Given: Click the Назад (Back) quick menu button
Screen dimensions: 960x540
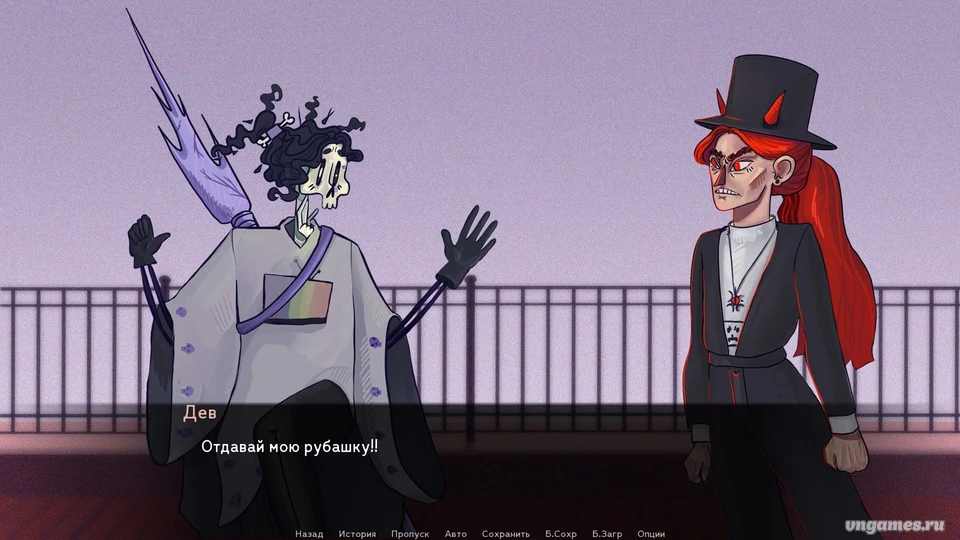Looking at the screenshot, I should click(x=309, y=534).
